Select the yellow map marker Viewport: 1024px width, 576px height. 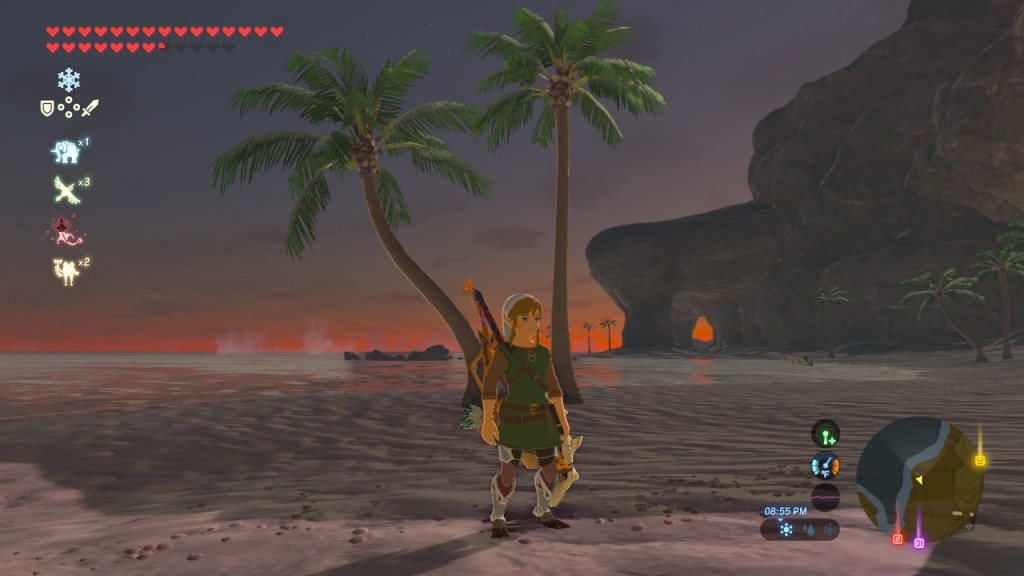979,460
